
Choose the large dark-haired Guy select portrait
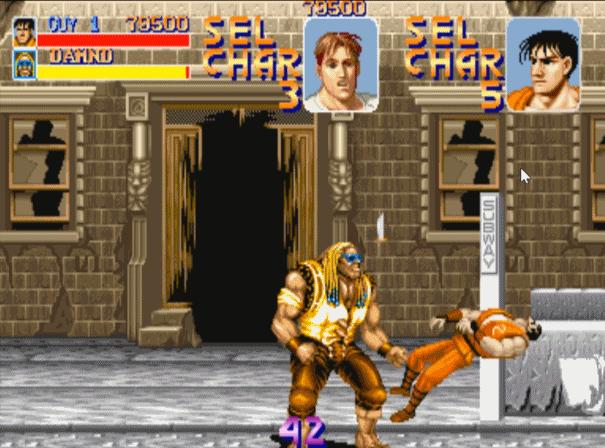point(543,65)
